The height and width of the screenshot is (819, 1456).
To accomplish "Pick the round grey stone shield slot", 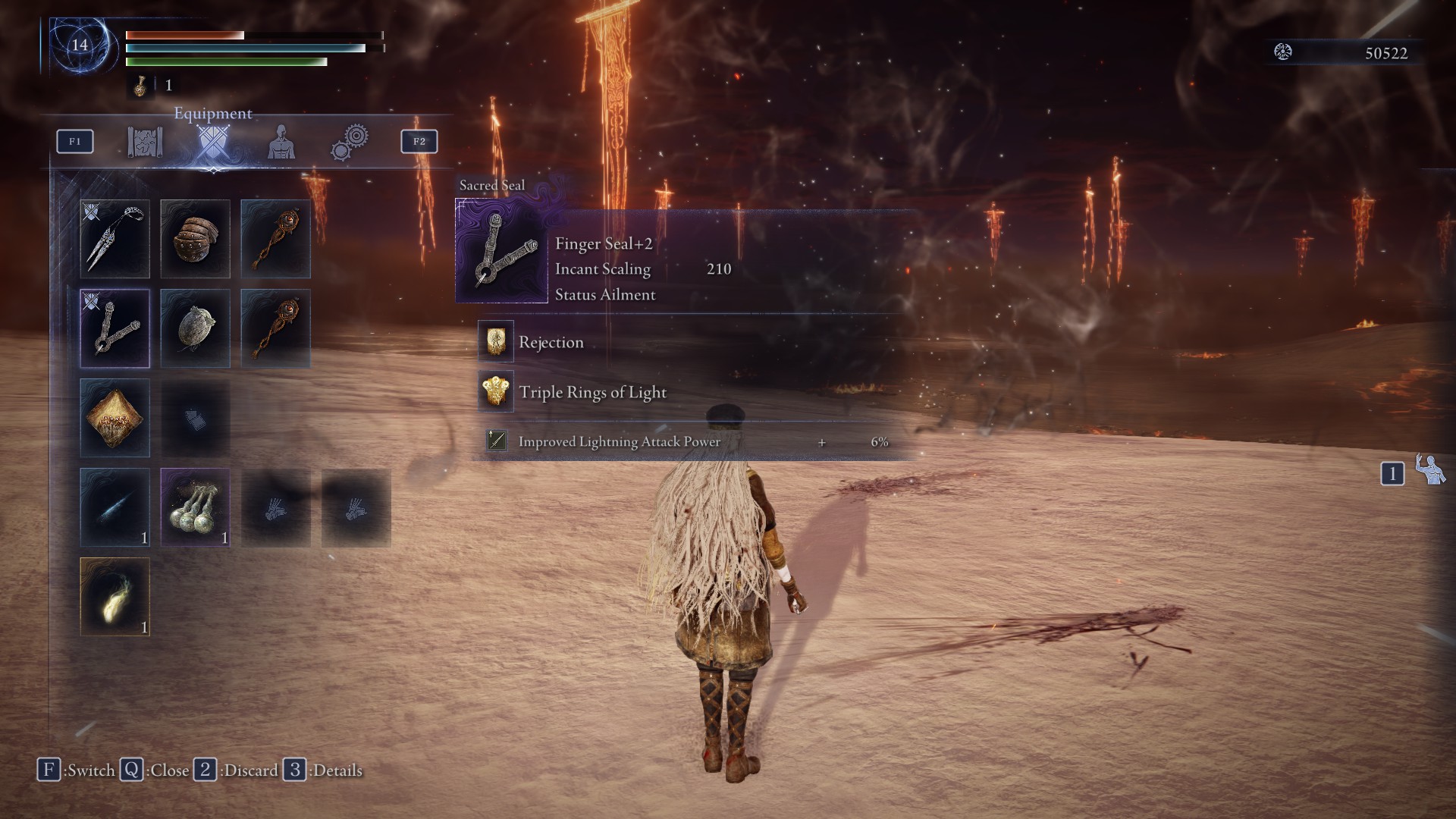I will coord(196,328).
